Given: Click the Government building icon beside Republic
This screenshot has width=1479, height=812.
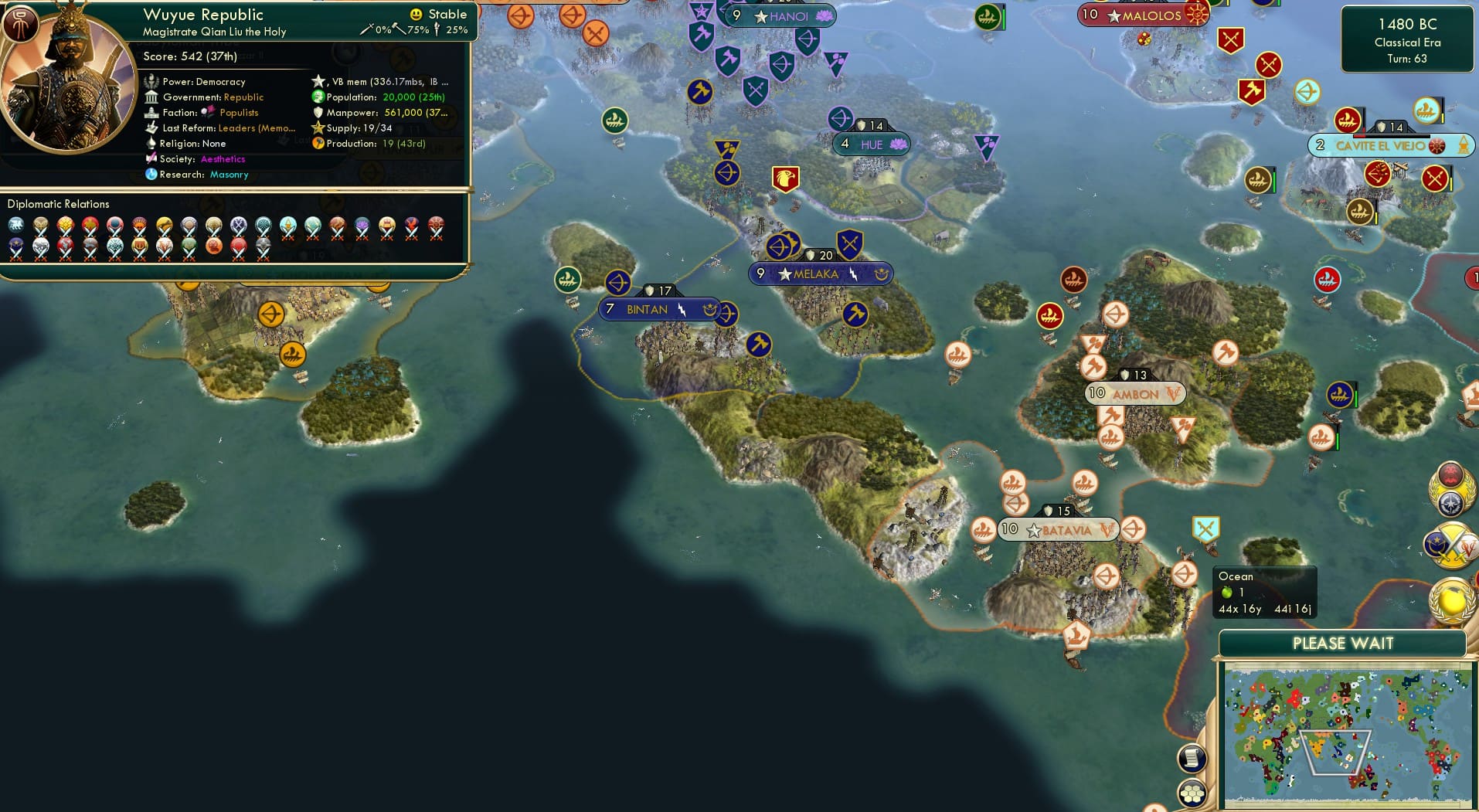Looking at the screenshot, I should coord(151,97).
